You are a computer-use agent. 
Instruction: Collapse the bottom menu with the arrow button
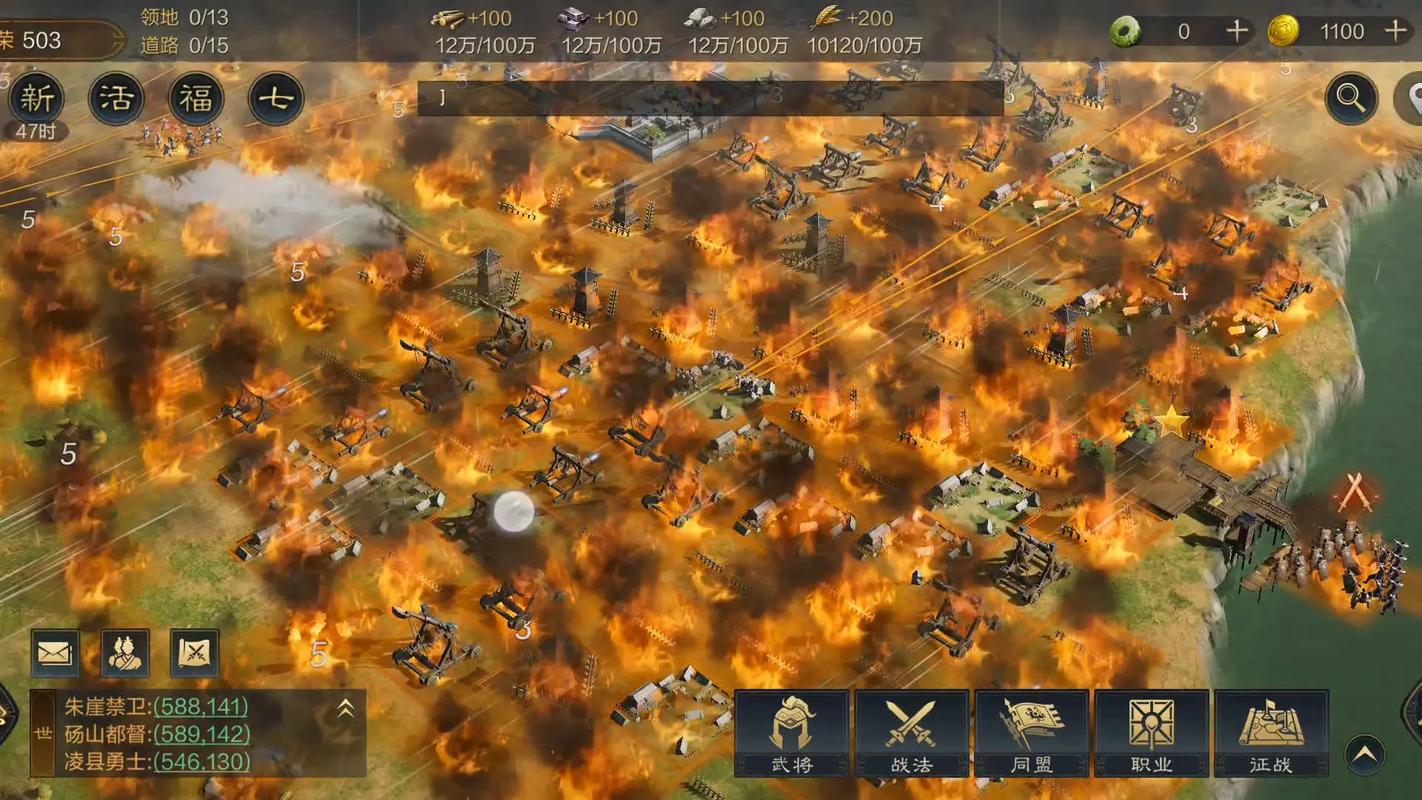click(x=1364, y=755)
